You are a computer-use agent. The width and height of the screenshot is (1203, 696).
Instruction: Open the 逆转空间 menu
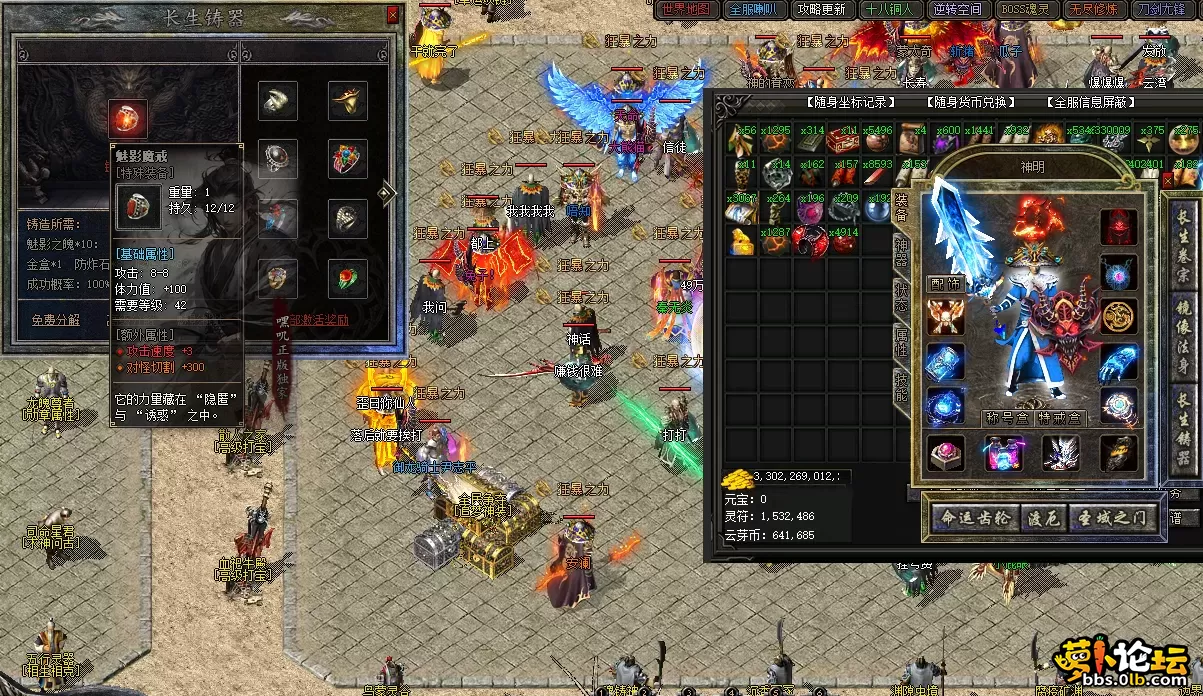[958, 9]
